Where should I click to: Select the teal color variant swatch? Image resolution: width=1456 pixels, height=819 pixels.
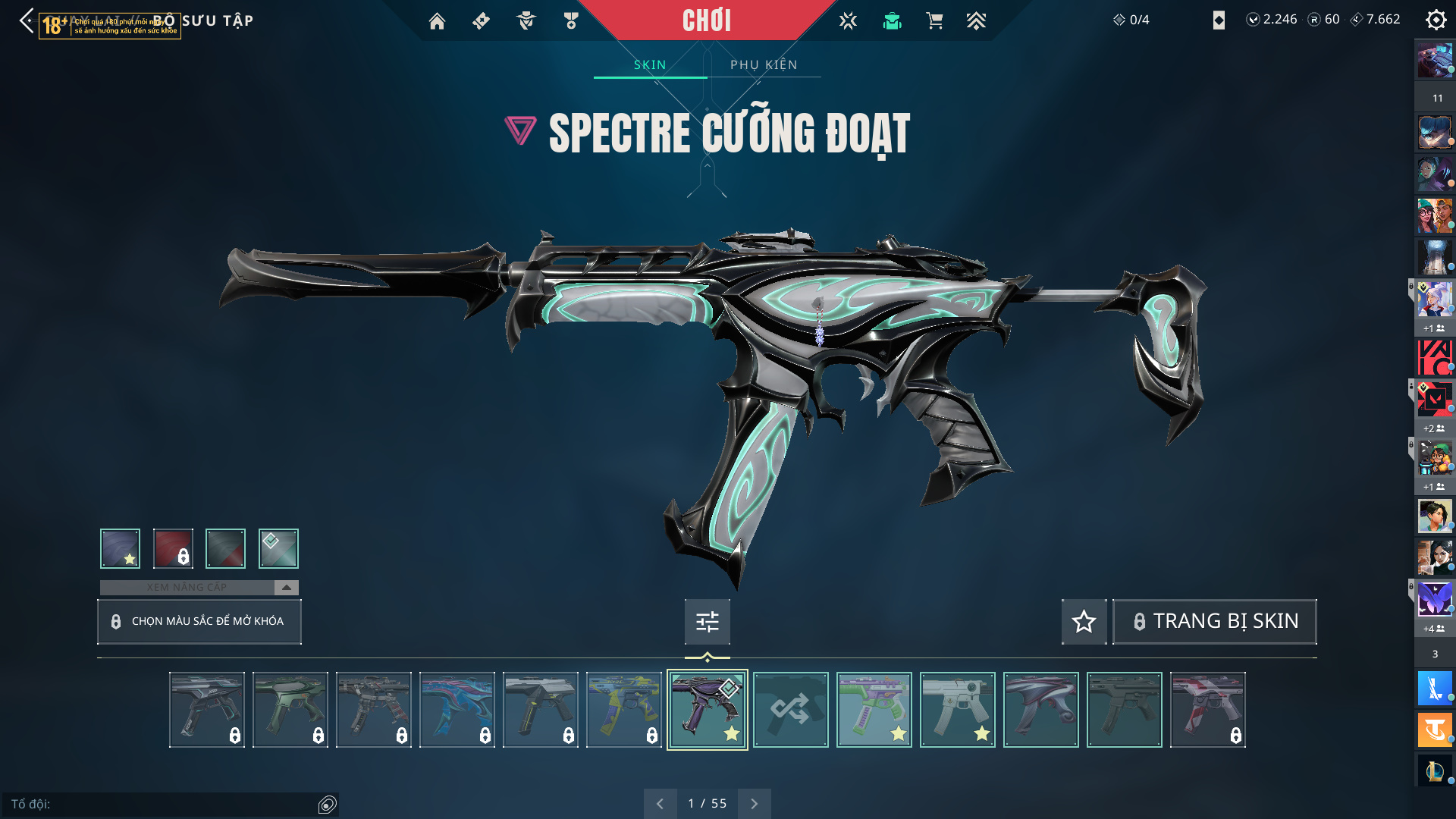click(278, 548)
